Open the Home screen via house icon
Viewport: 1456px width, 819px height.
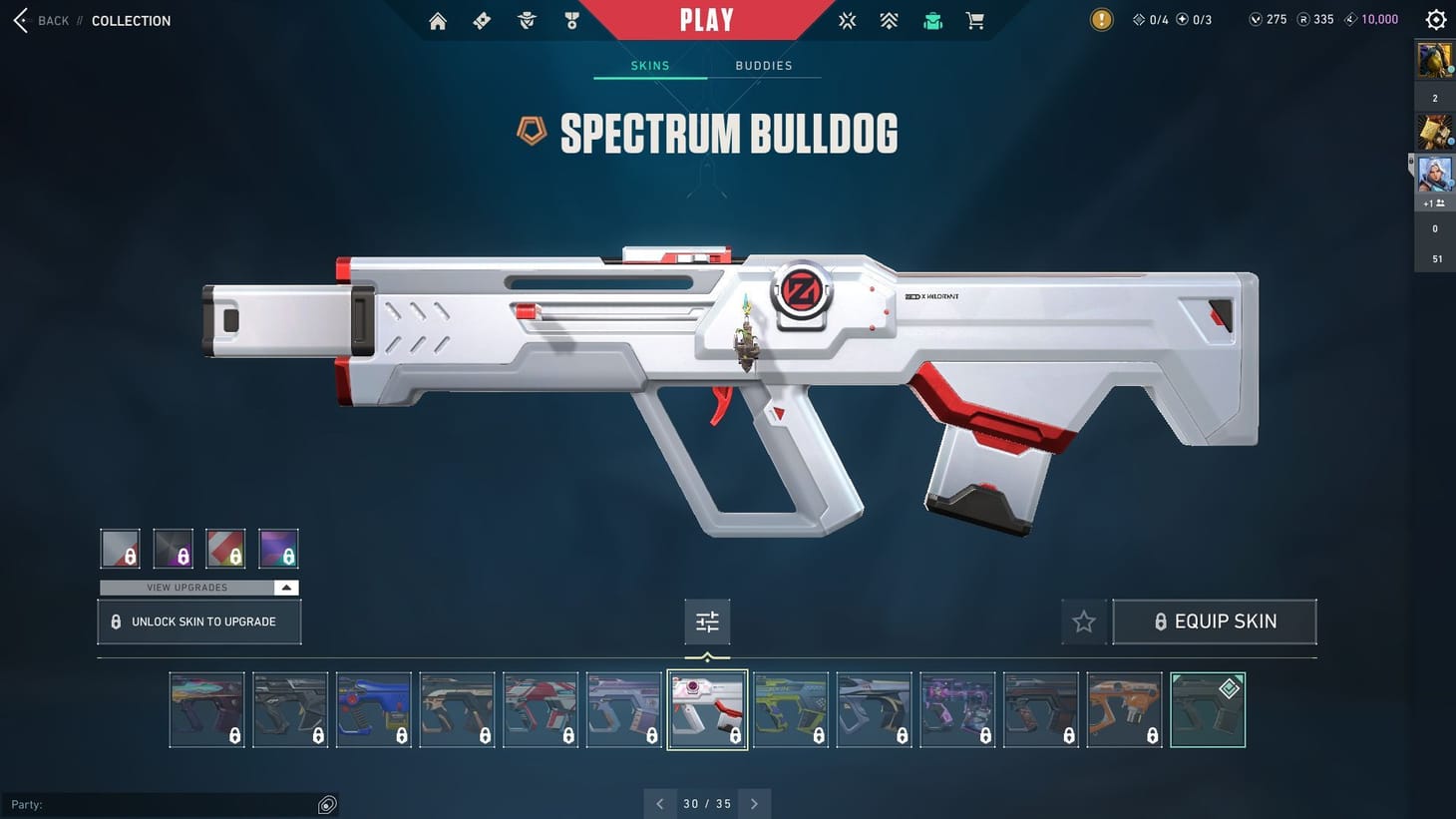tap(437, 20)
